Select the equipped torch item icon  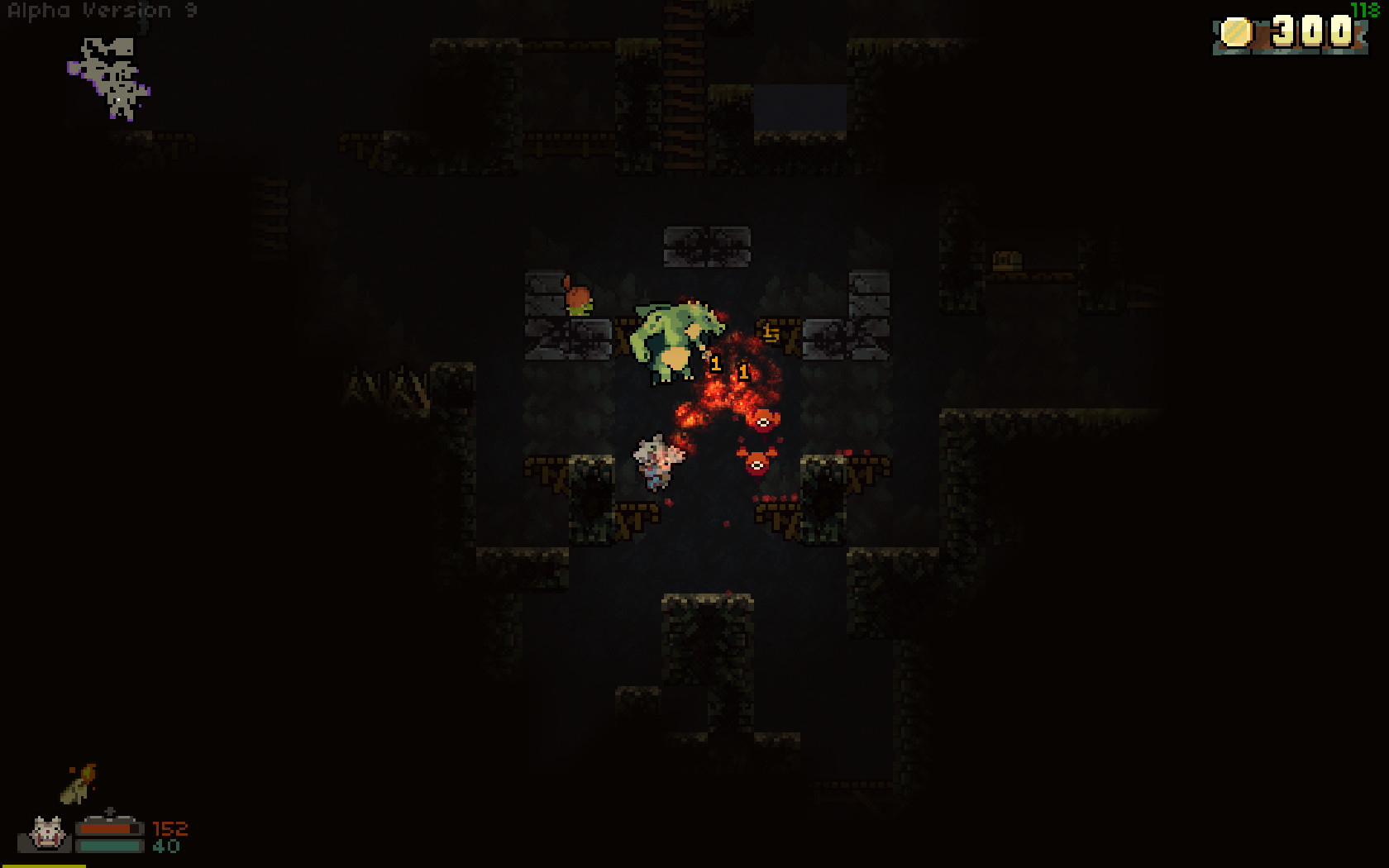coord(79,783)
